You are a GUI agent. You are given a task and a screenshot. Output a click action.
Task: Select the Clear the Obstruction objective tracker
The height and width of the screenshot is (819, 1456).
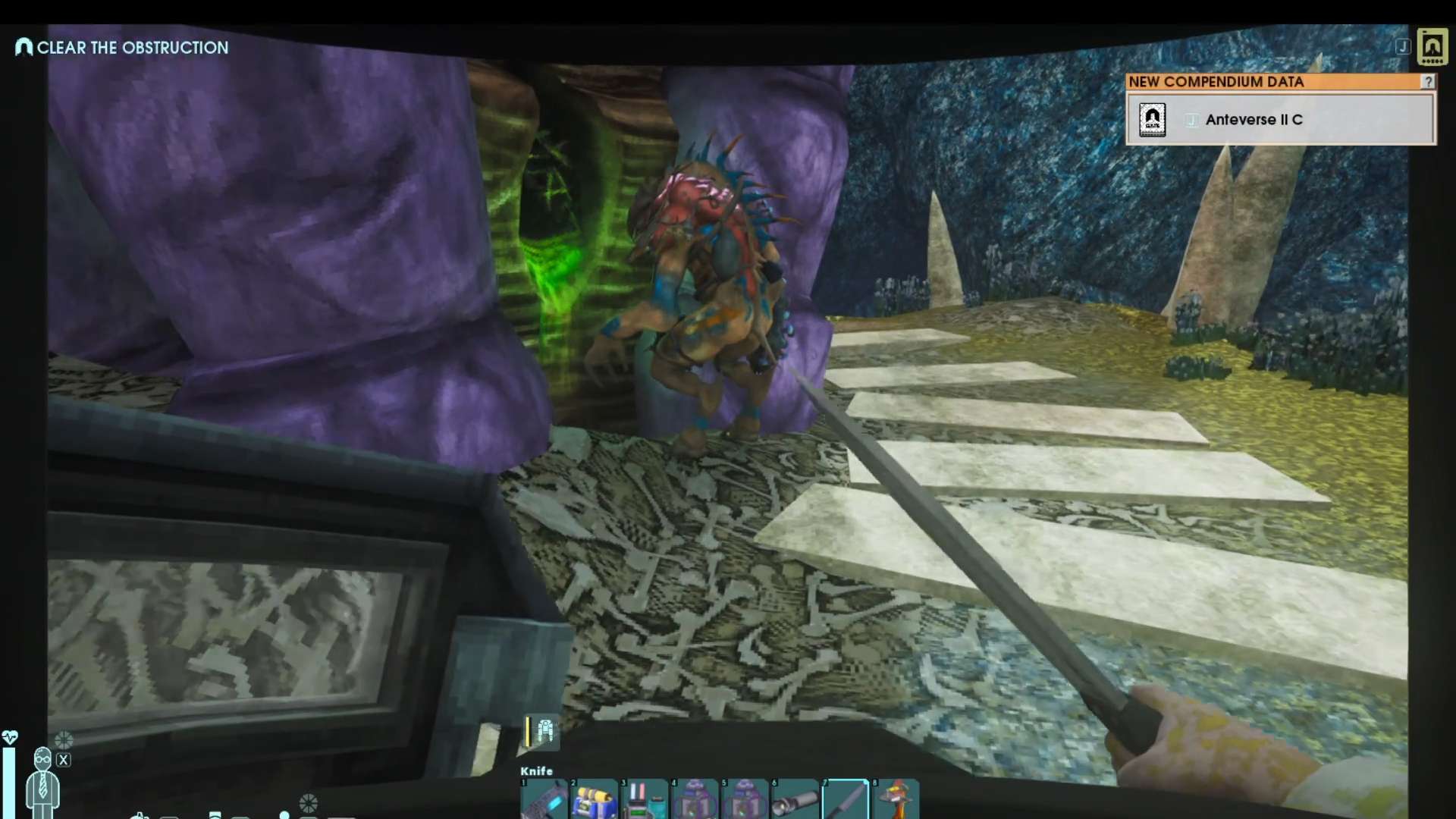click(122, 48)
